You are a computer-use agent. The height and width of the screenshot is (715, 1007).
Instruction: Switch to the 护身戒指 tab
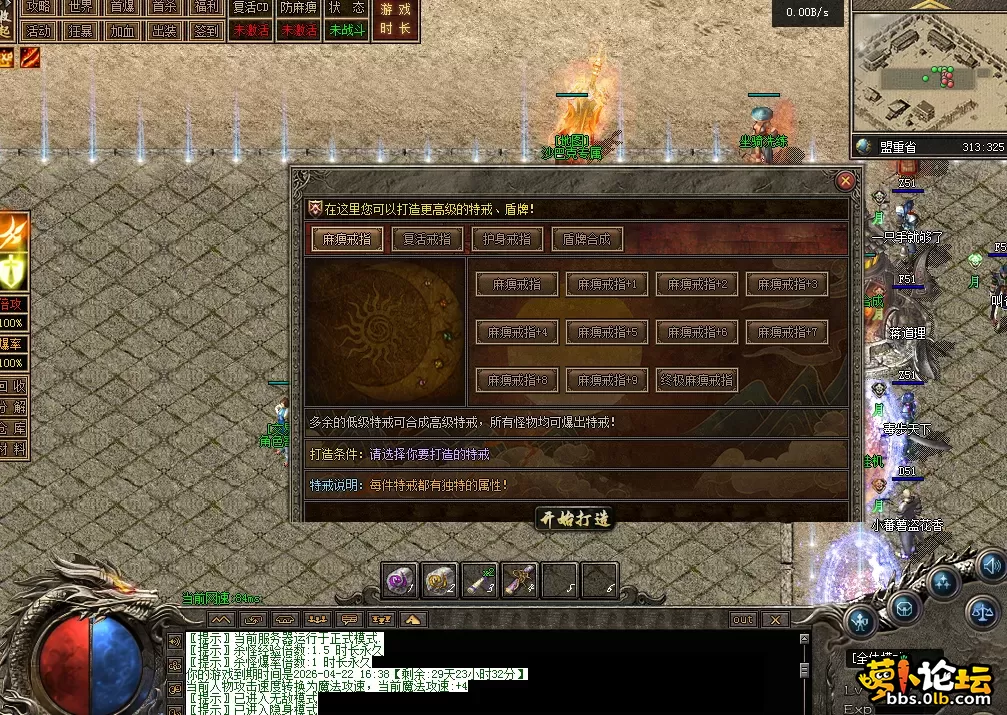click(507, 239)
